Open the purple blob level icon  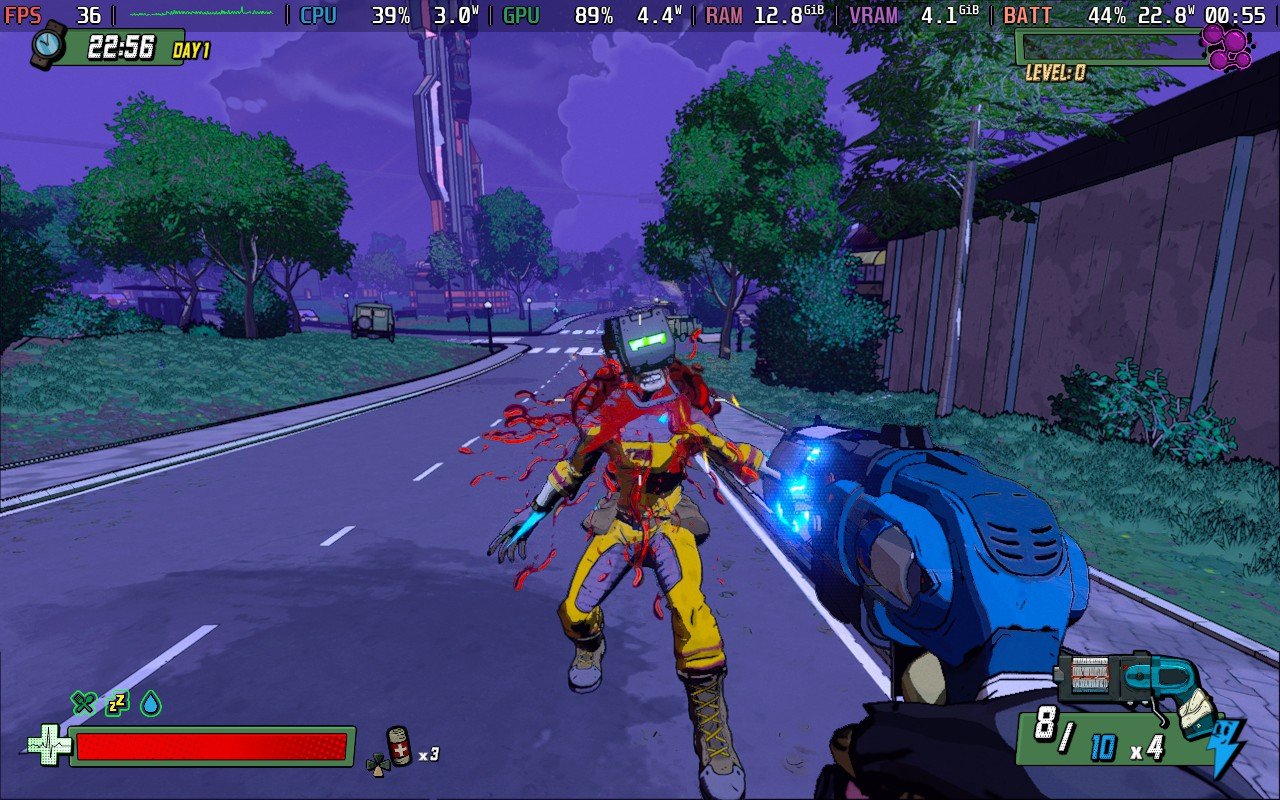1225,47
